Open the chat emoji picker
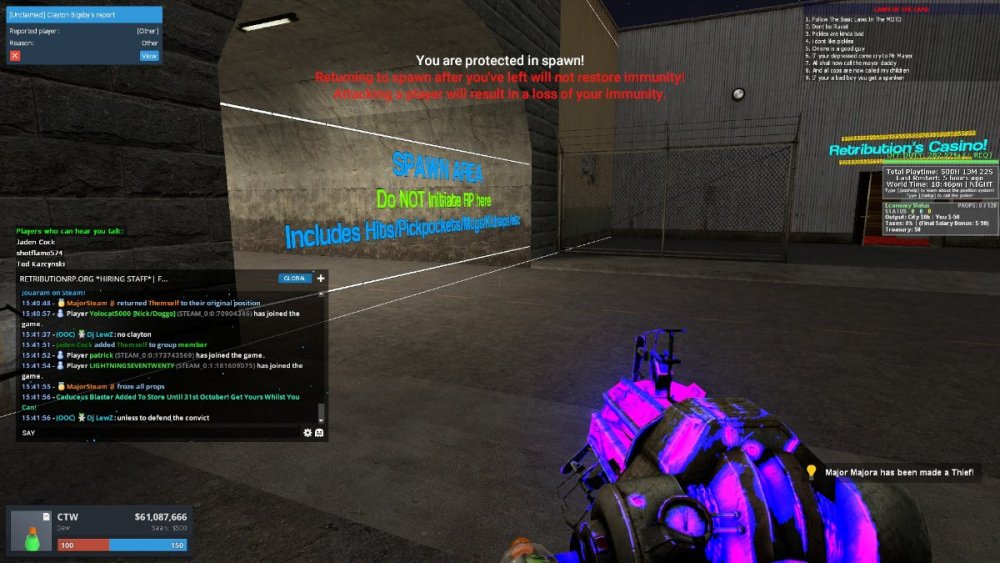The width and height of the screenshot is (1000, 563). pyautogui.click(x=319, y=433)
